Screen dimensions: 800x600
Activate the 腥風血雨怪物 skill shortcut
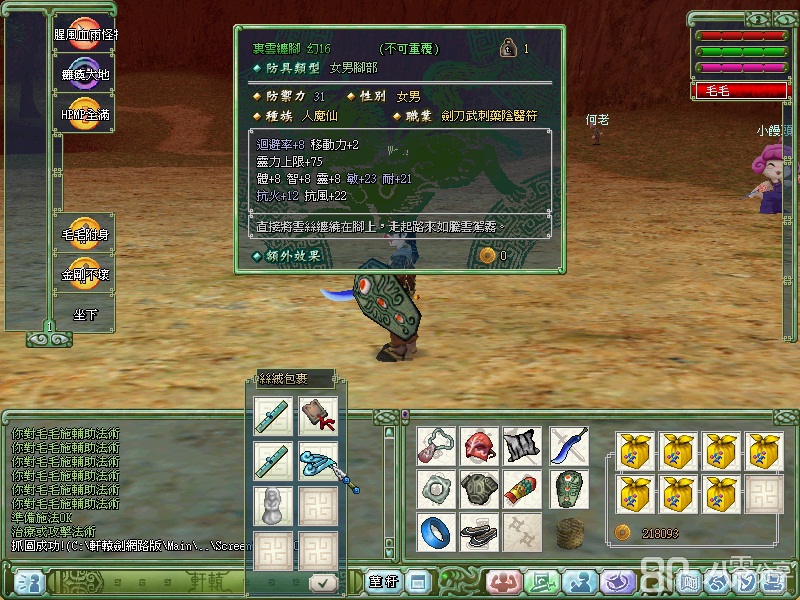[84, 34]
